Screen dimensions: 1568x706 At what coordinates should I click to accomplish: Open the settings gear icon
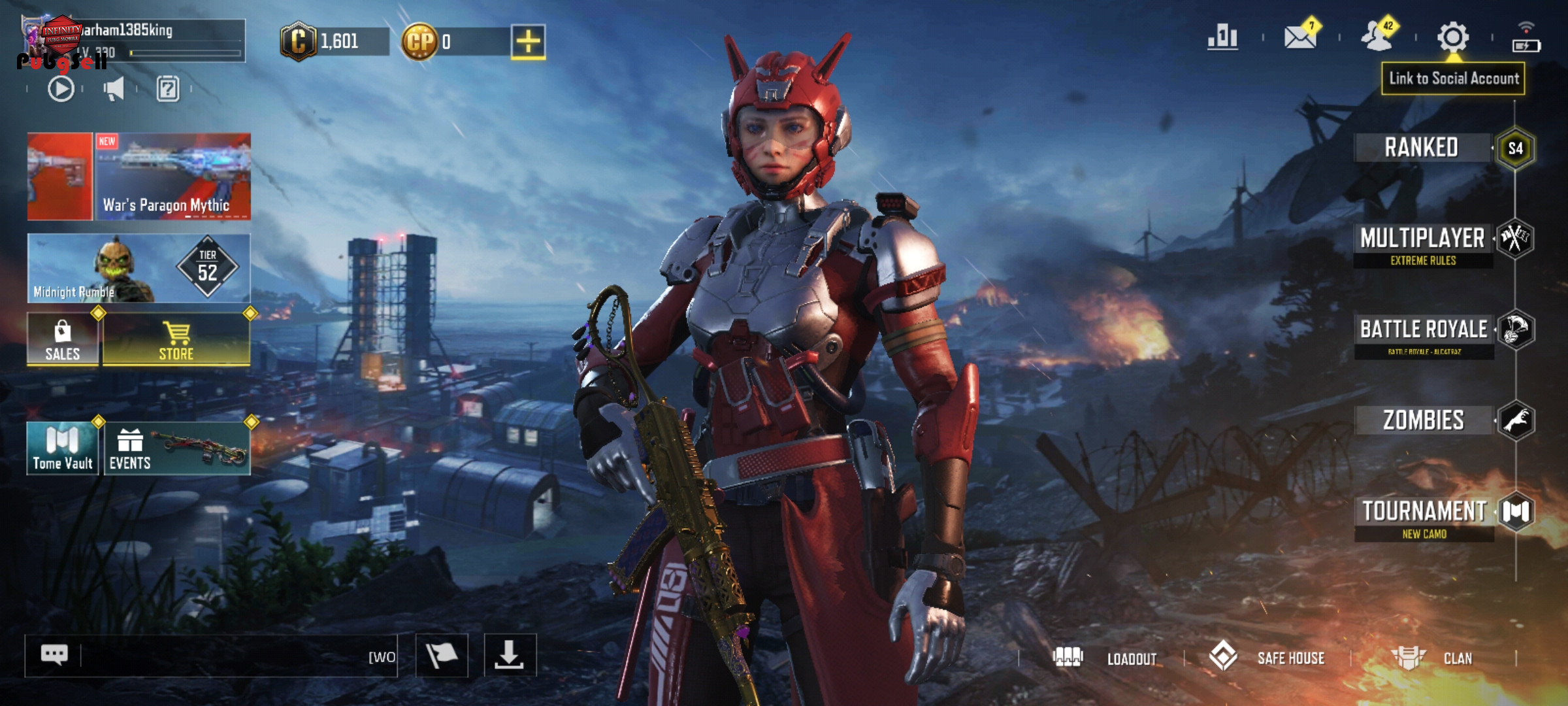point(1453,37)
